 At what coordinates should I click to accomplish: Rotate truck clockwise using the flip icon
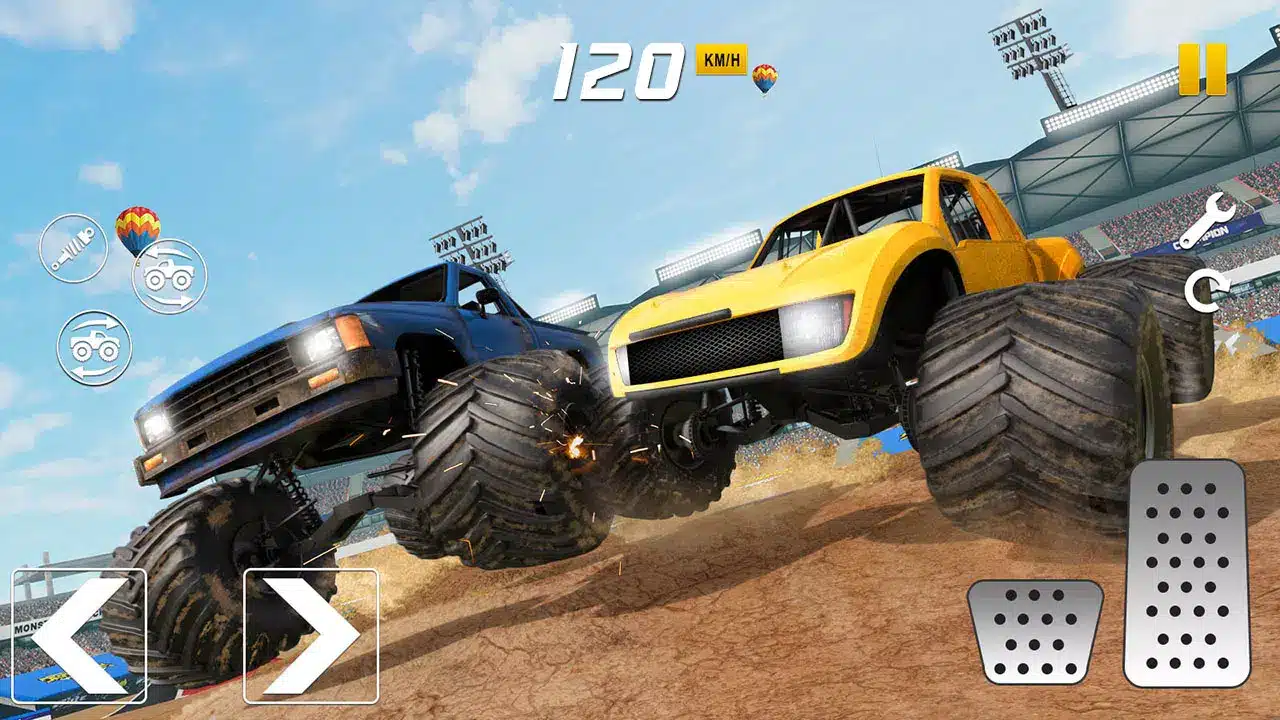94,348
